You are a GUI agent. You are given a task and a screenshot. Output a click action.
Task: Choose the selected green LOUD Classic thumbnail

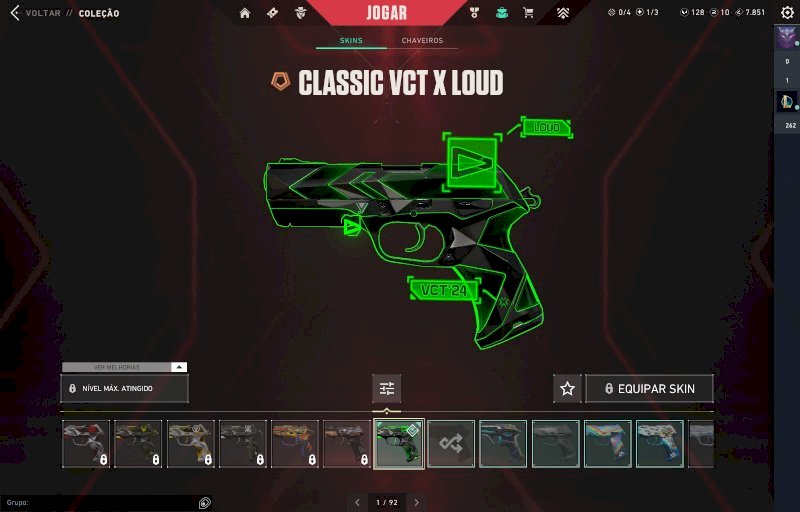[x=399, y=444]
